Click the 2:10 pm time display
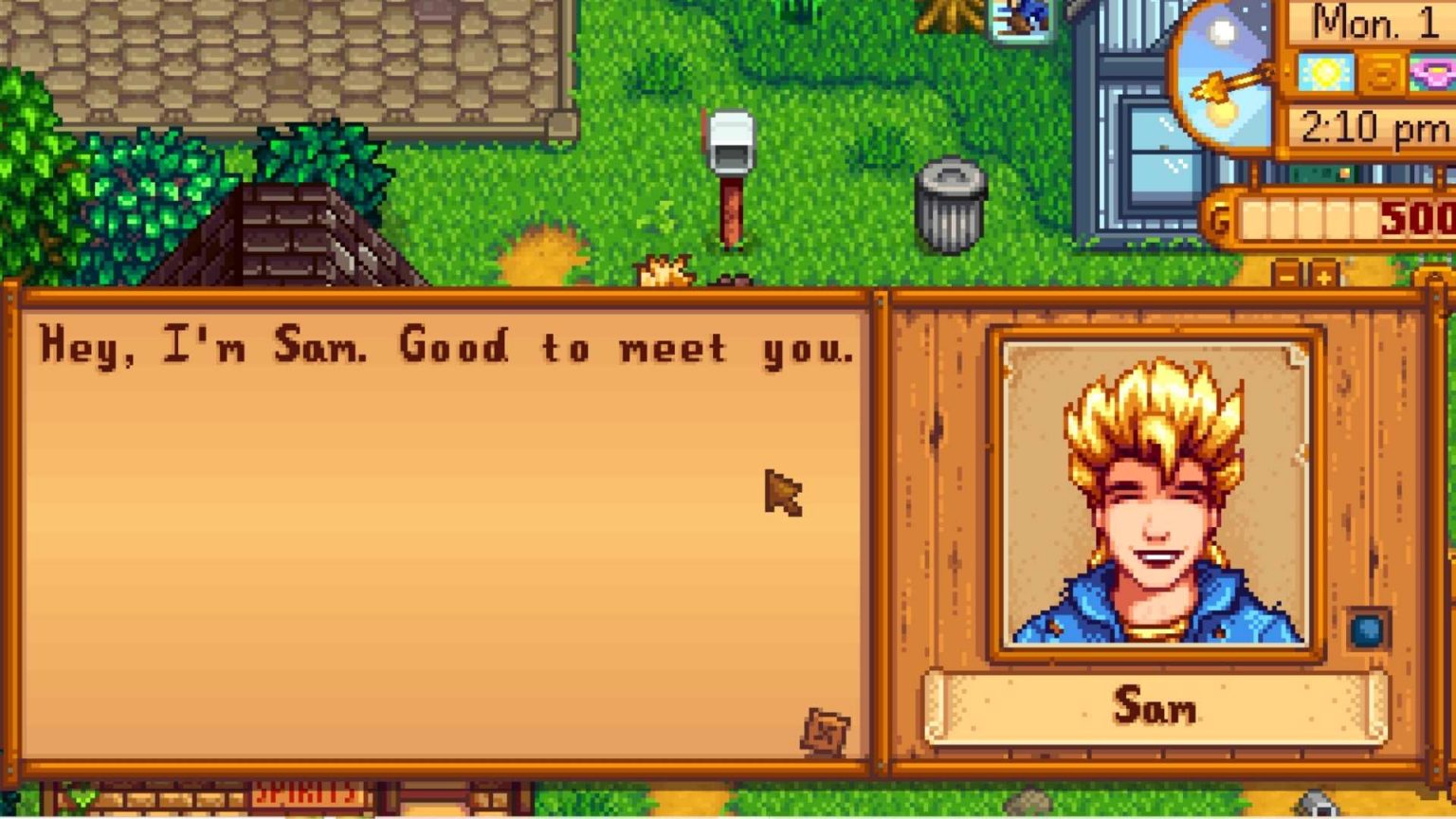The image size is (1456, 819). pyautogui.click(x=1374, y=123)
